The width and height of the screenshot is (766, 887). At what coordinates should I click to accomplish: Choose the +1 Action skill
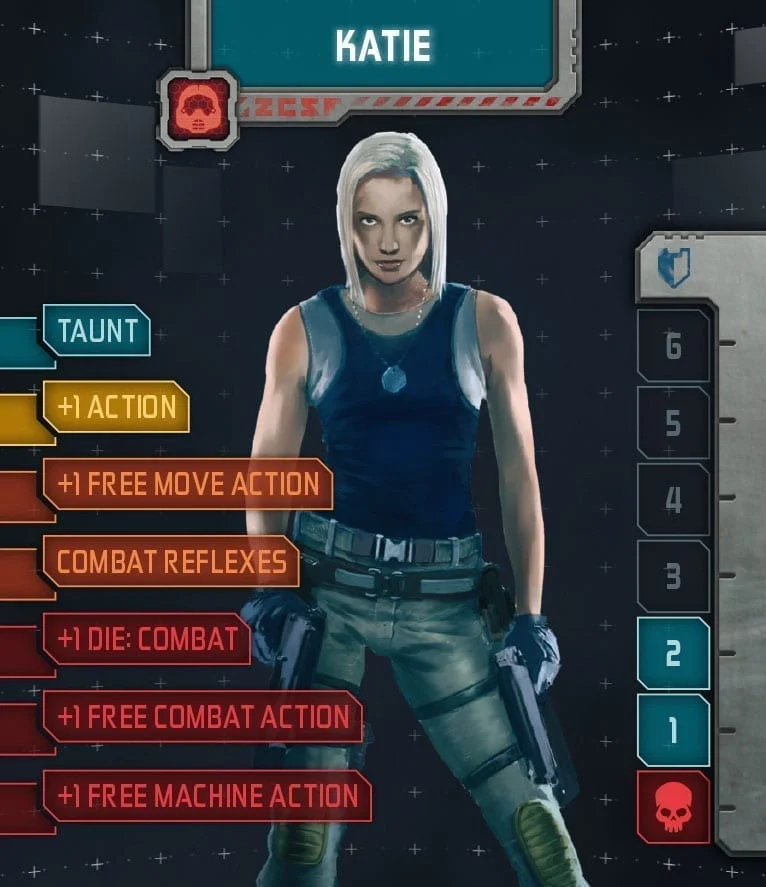click(x=116, y=407)
